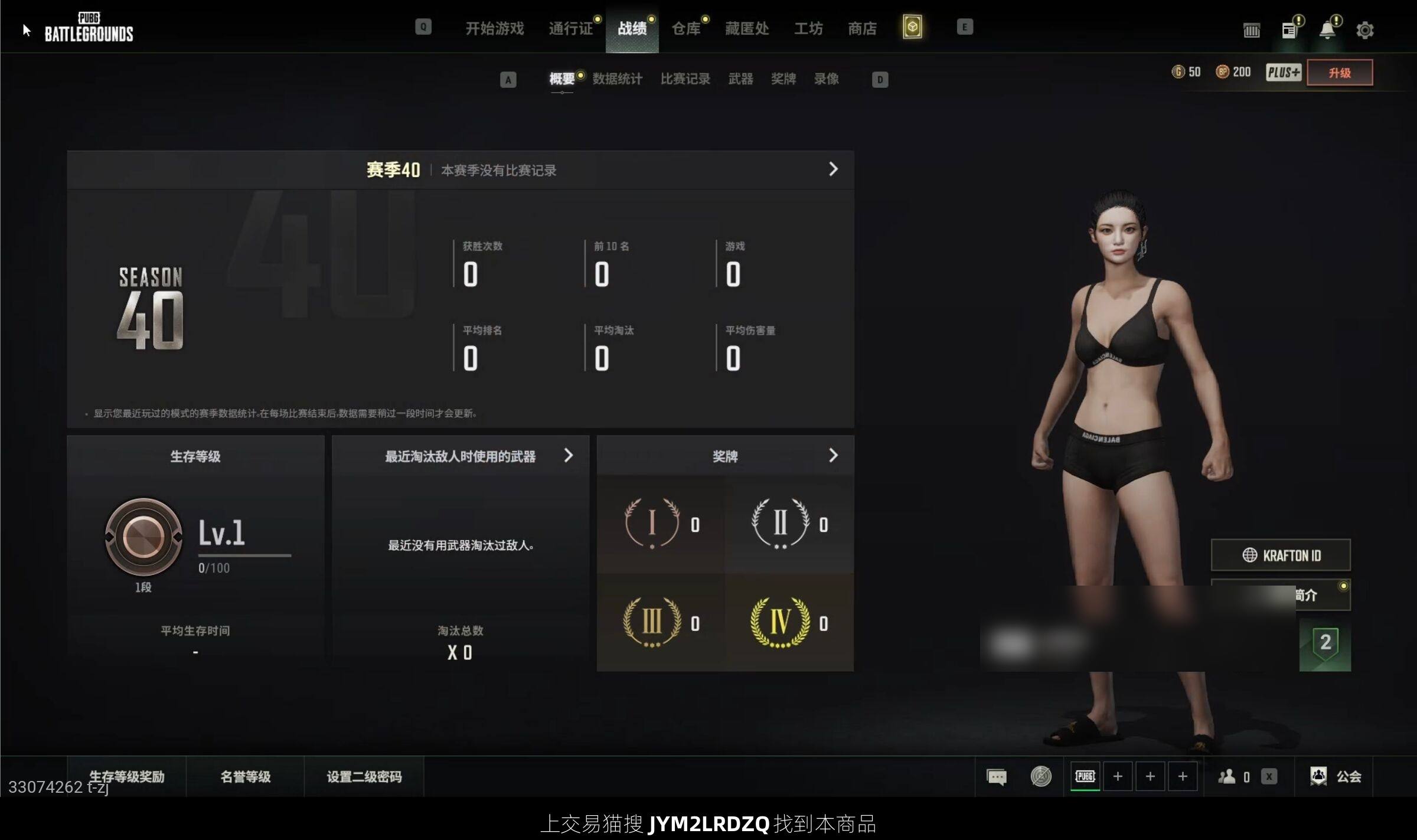Screen dimensions: 1417x840
Task: Check the bell notifications icon
Action: coord(1327,30)
